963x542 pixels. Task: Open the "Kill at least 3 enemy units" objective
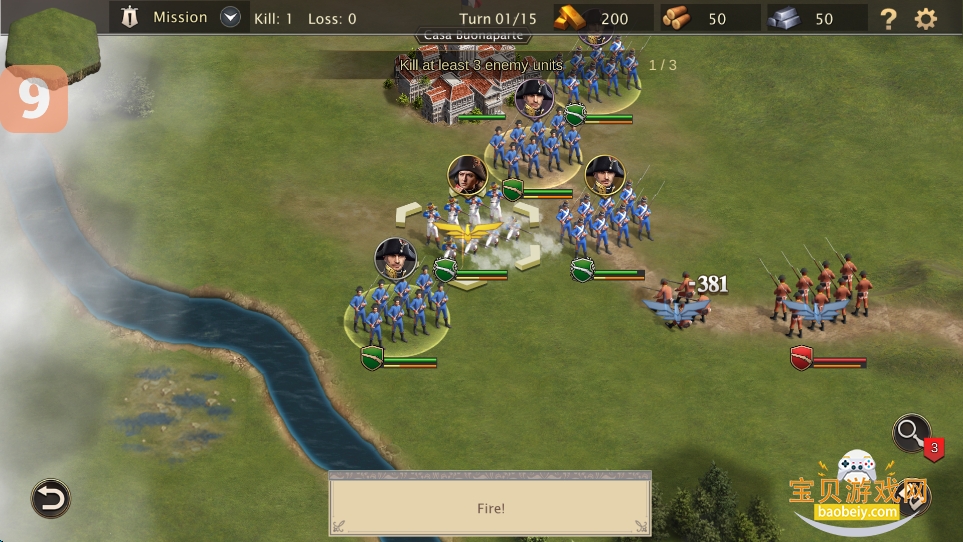point(481,65)
